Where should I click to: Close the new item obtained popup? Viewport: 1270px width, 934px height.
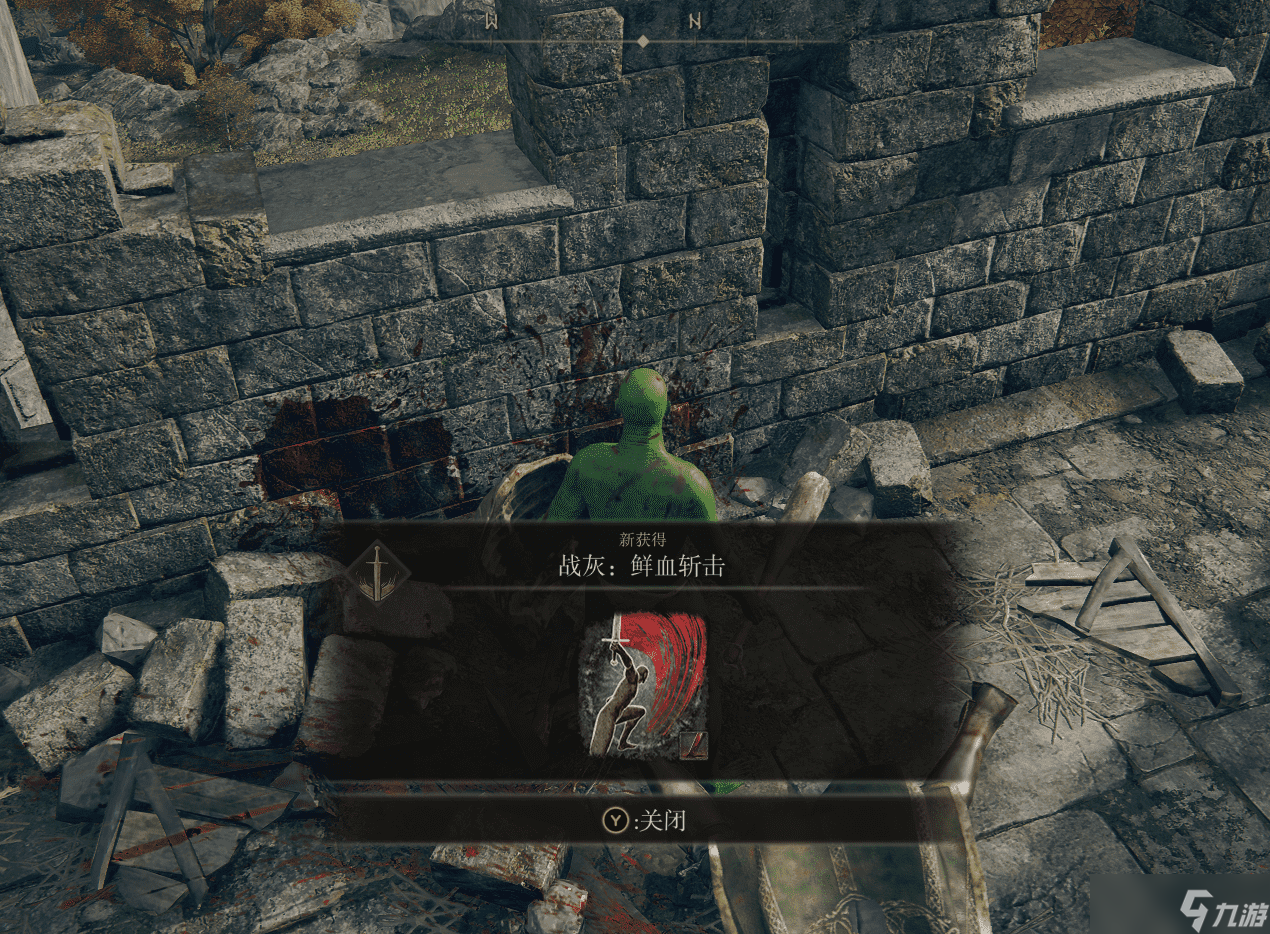point(644,821)
